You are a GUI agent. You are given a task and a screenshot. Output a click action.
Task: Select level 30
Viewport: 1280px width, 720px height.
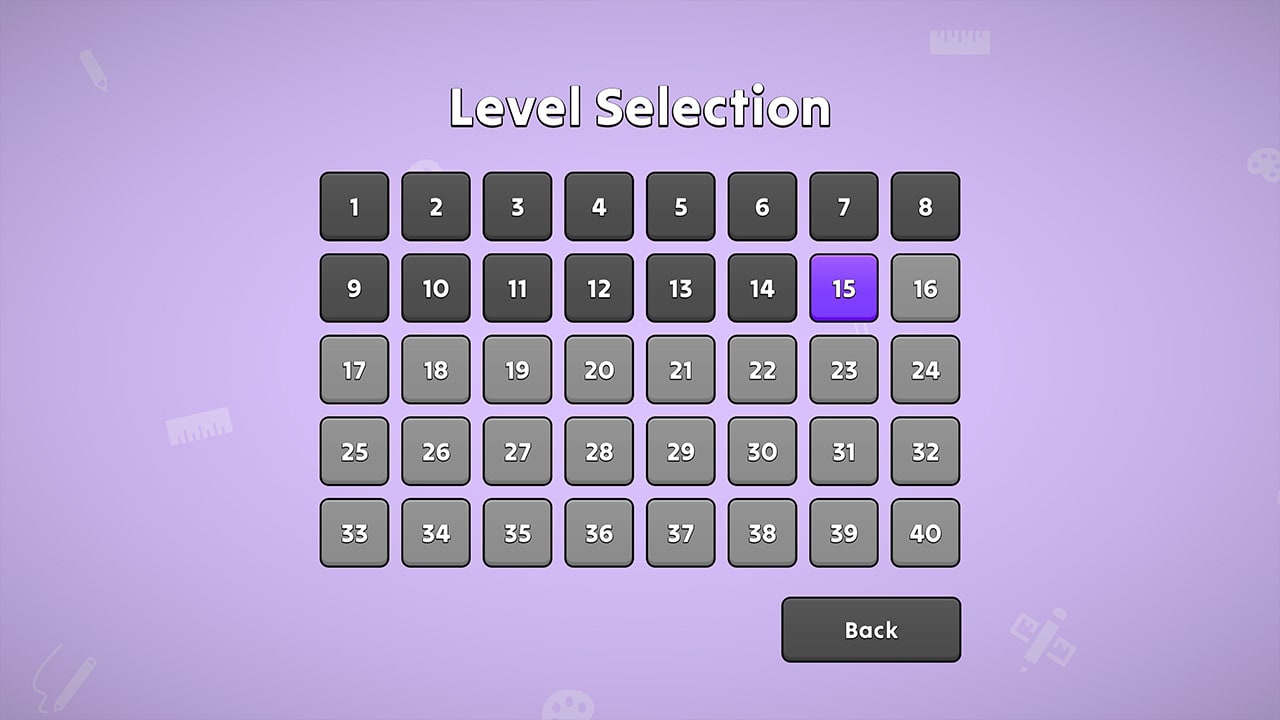tap(761, 452)
